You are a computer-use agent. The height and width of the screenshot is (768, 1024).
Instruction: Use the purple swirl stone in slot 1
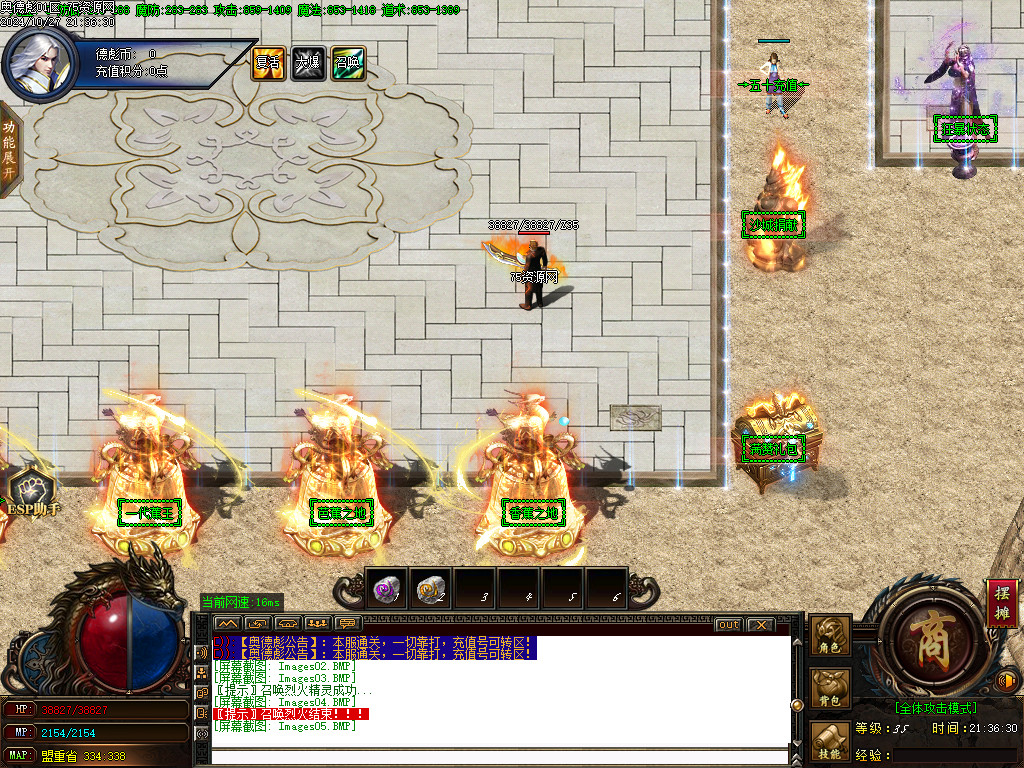(x=386, y=591)
